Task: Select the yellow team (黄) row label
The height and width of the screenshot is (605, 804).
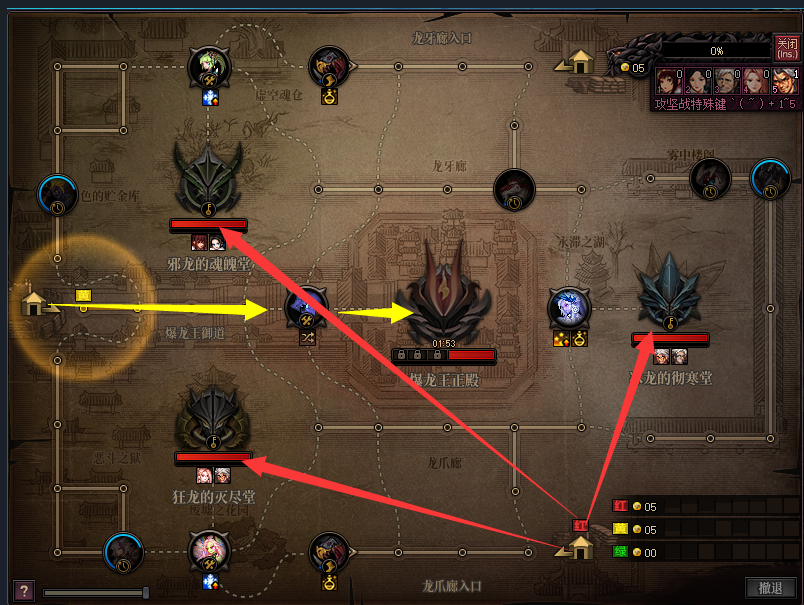Action: [620, 530]
